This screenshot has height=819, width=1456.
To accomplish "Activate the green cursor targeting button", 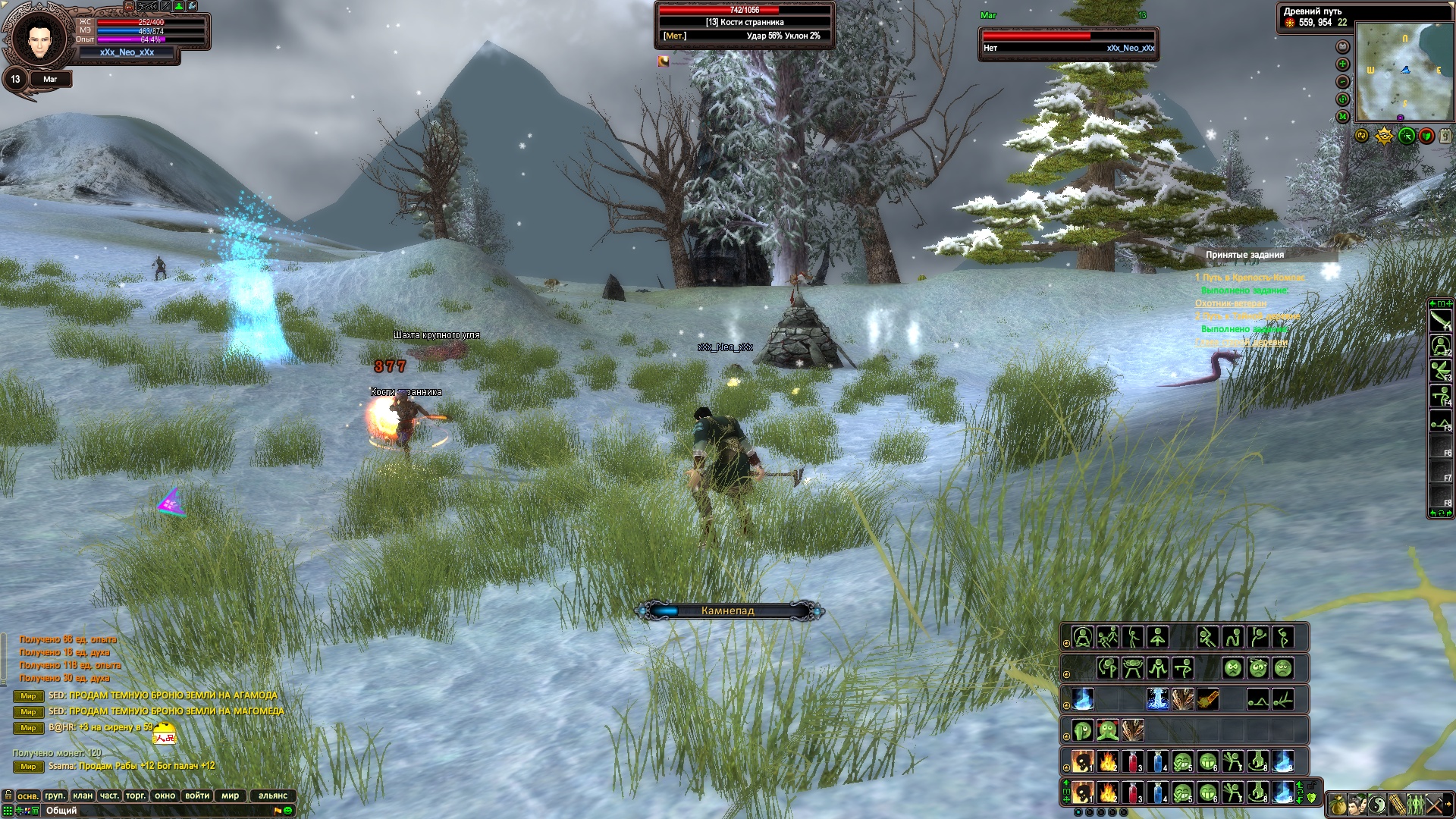I will point(1407,136).
